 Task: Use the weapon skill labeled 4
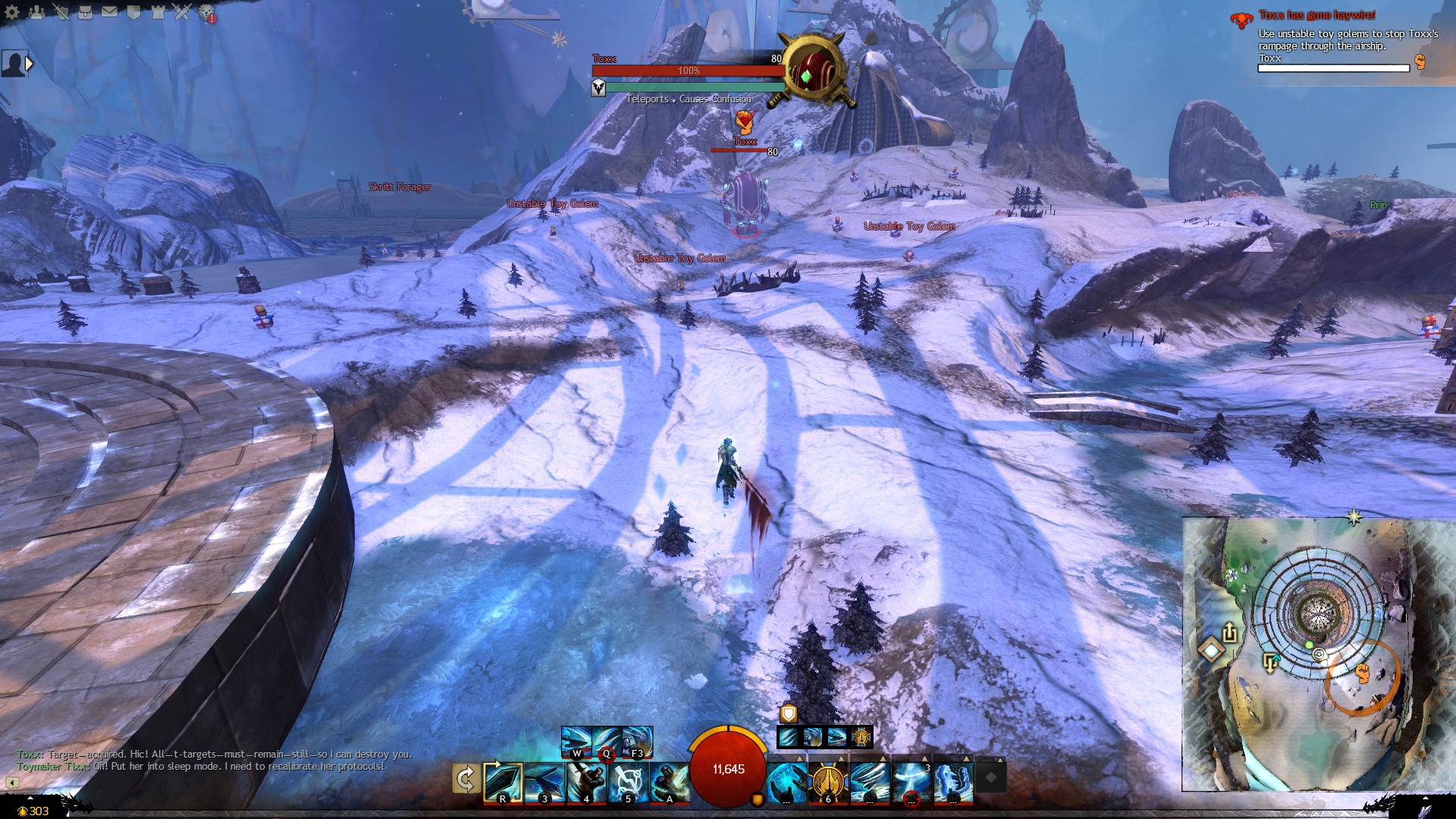pos(586,782)
